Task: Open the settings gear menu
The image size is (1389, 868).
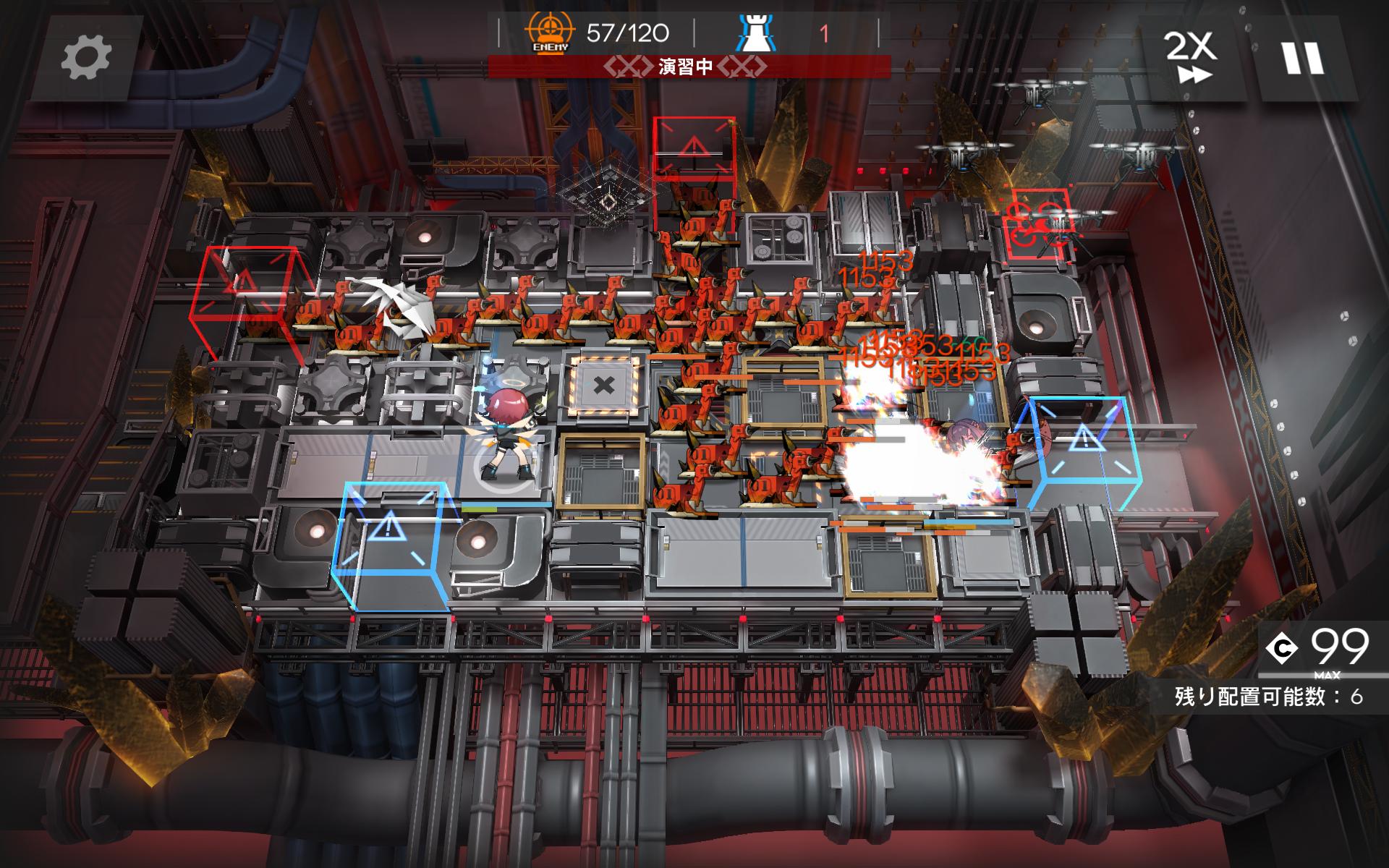Action: pos(86,56)
